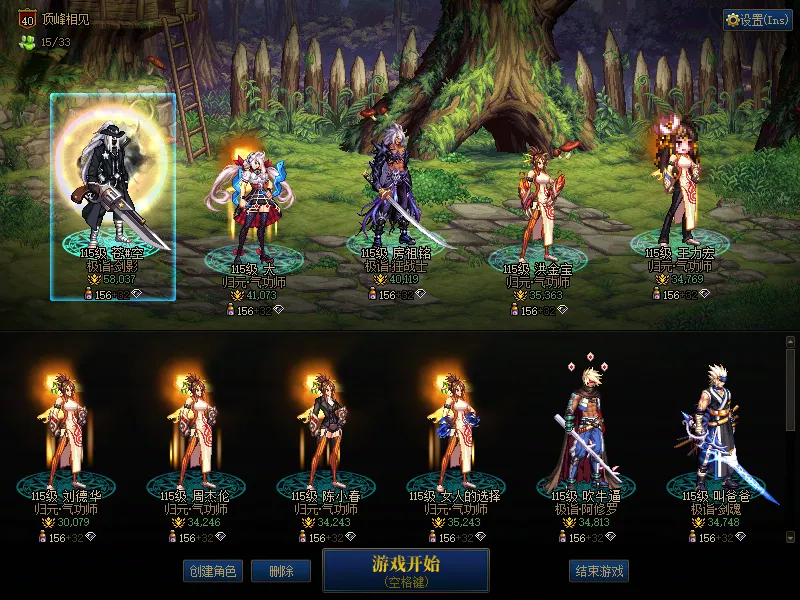Viewport: 800px width, 600px height.
Task: Open the 设置 settings button
Action: pos(757,20)
